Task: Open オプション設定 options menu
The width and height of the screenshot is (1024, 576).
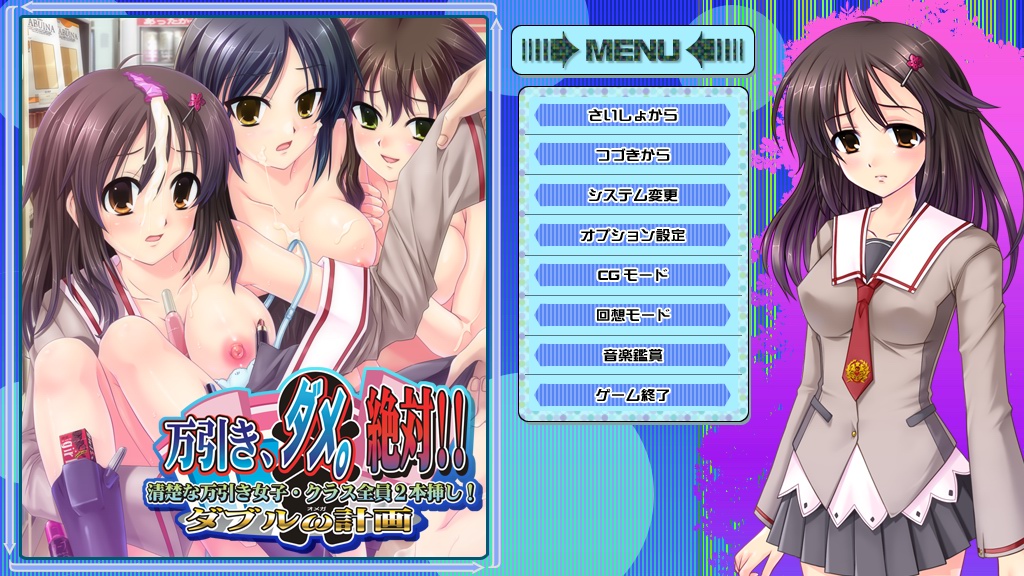Action: click(632, 235)
